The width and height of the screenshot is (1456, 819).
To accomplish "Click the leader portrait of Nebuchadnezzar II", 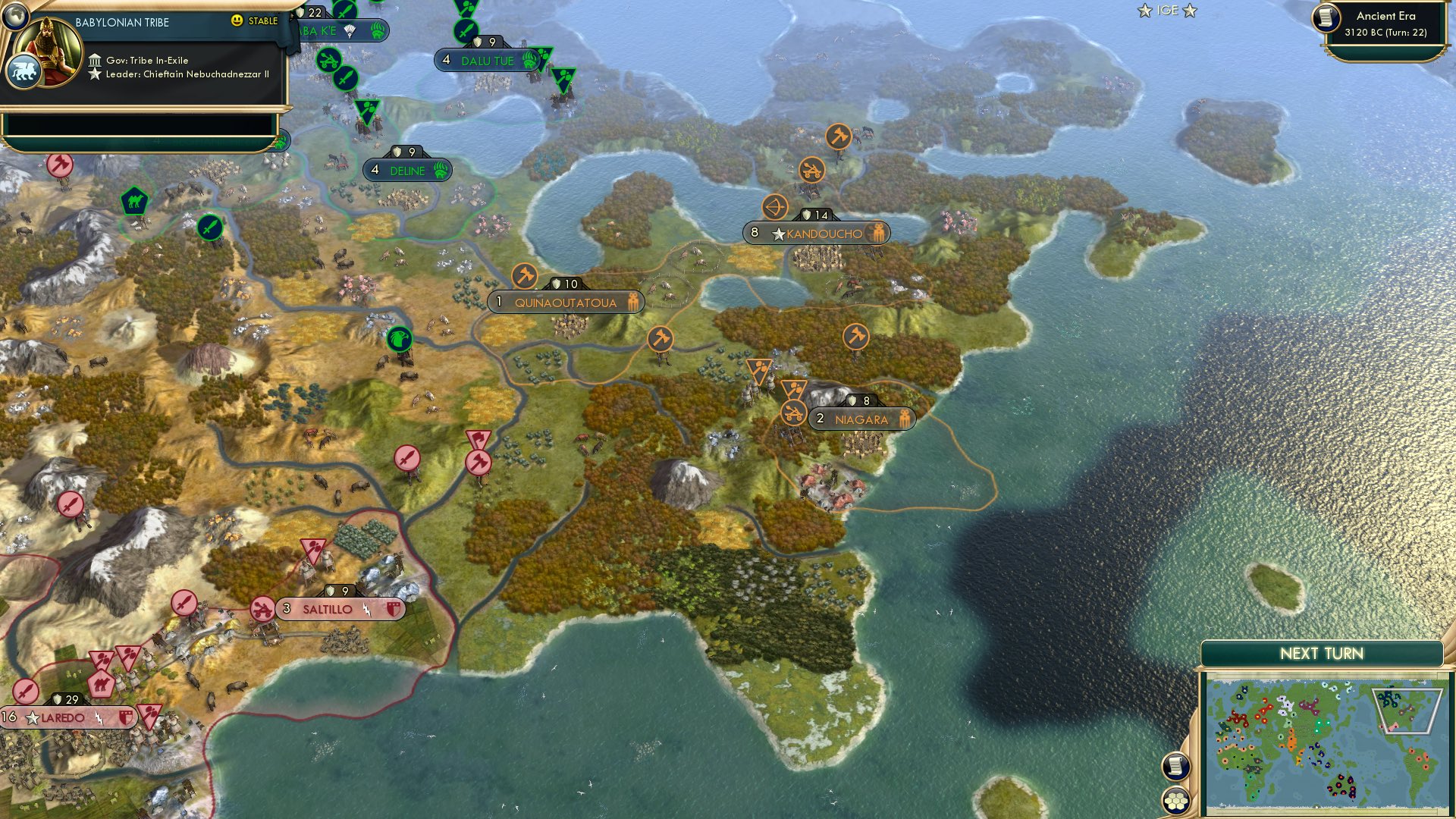I will tap(45, 49).
